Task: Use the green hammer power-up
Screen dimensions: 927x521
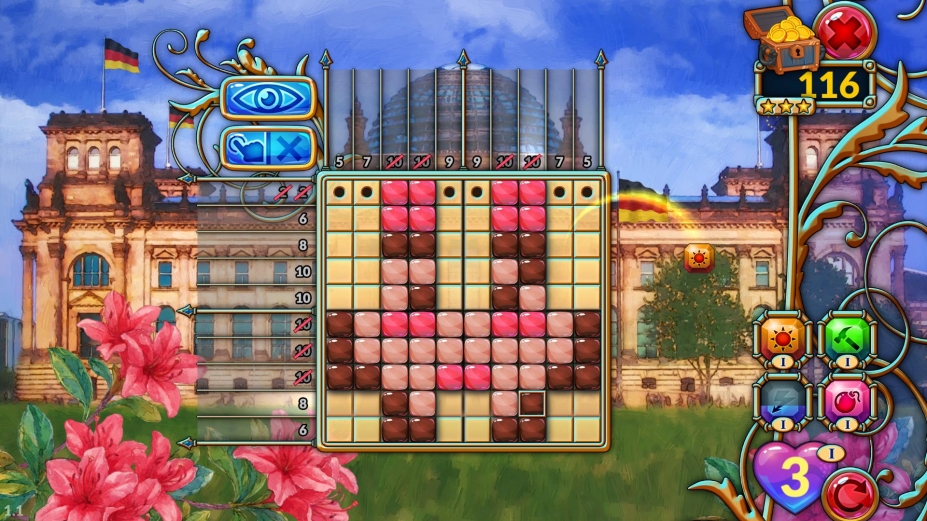Action: tap(845, 338)
